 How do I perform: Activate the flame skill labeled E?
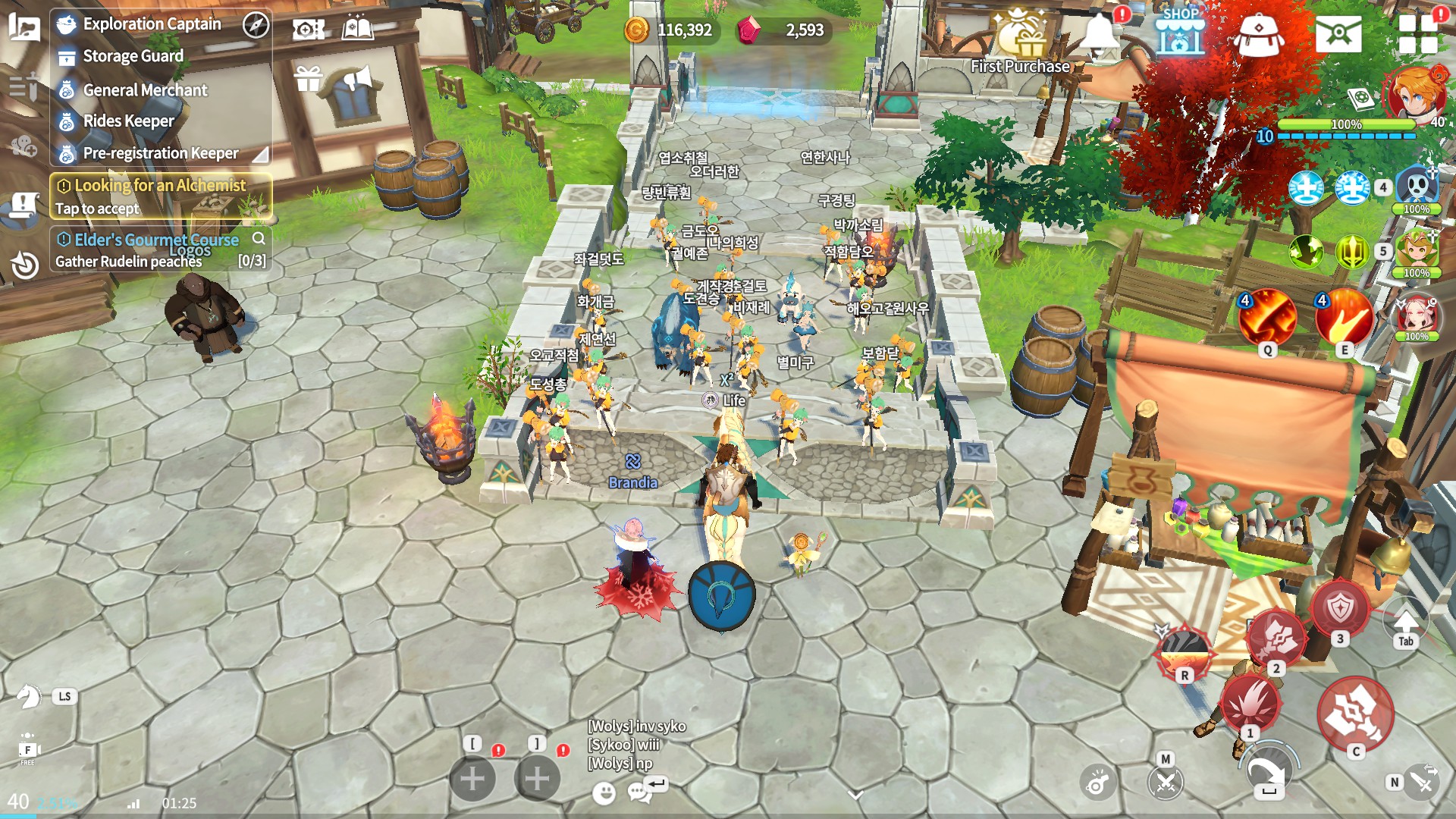(1344, 317)
